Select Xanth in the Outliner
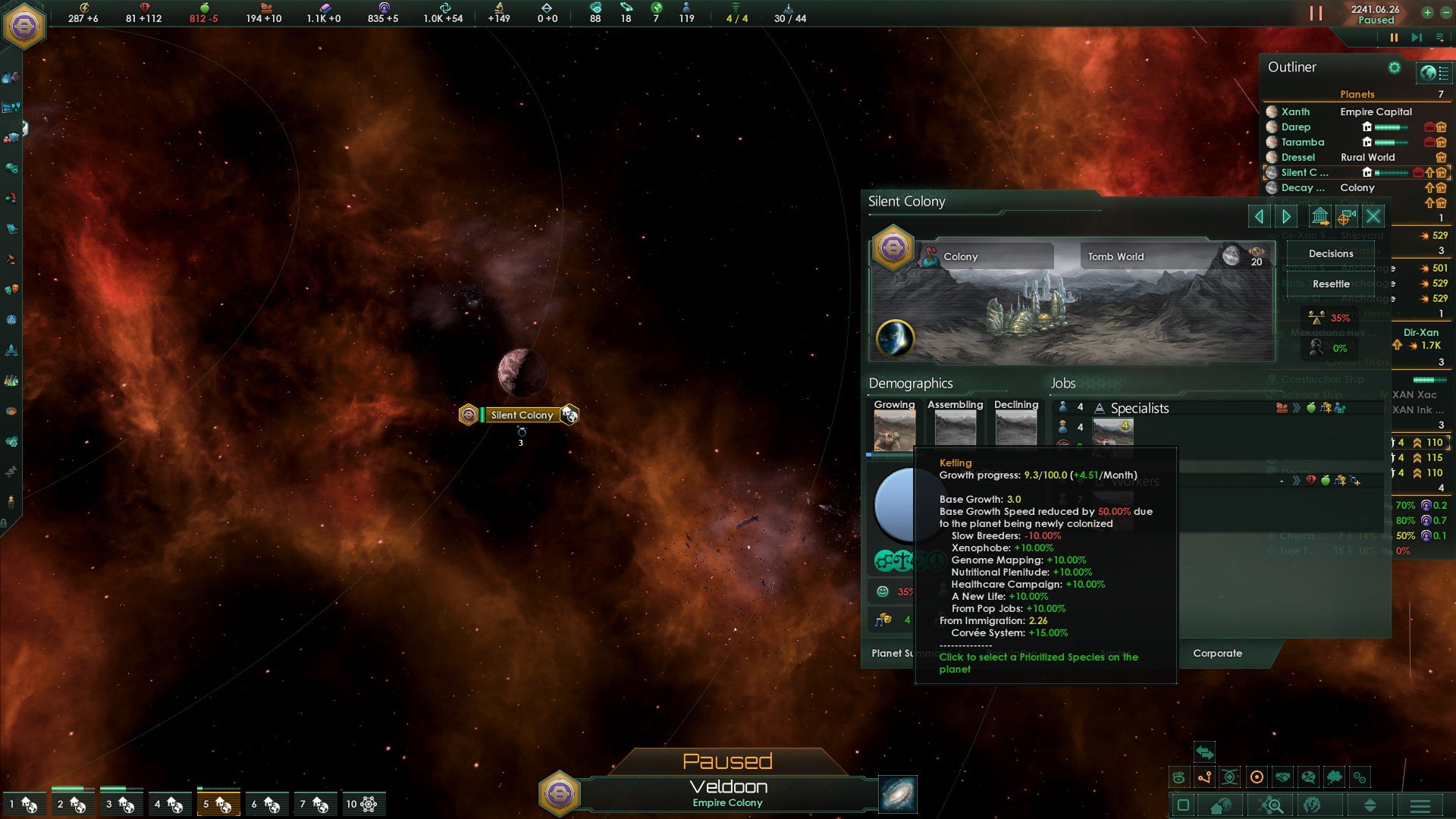 (x=1295, y=111)
